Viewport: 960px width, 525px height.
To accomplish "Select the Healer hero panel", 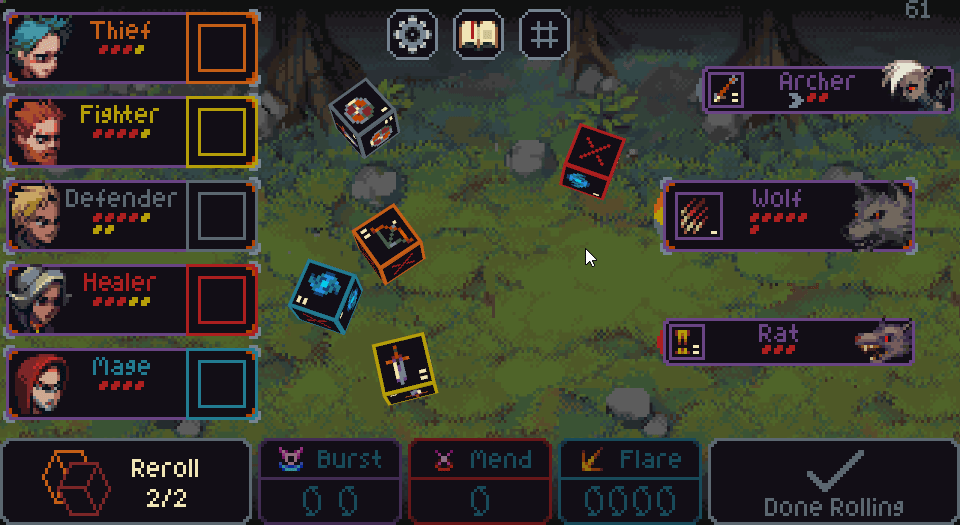I will tap(130, 299).
